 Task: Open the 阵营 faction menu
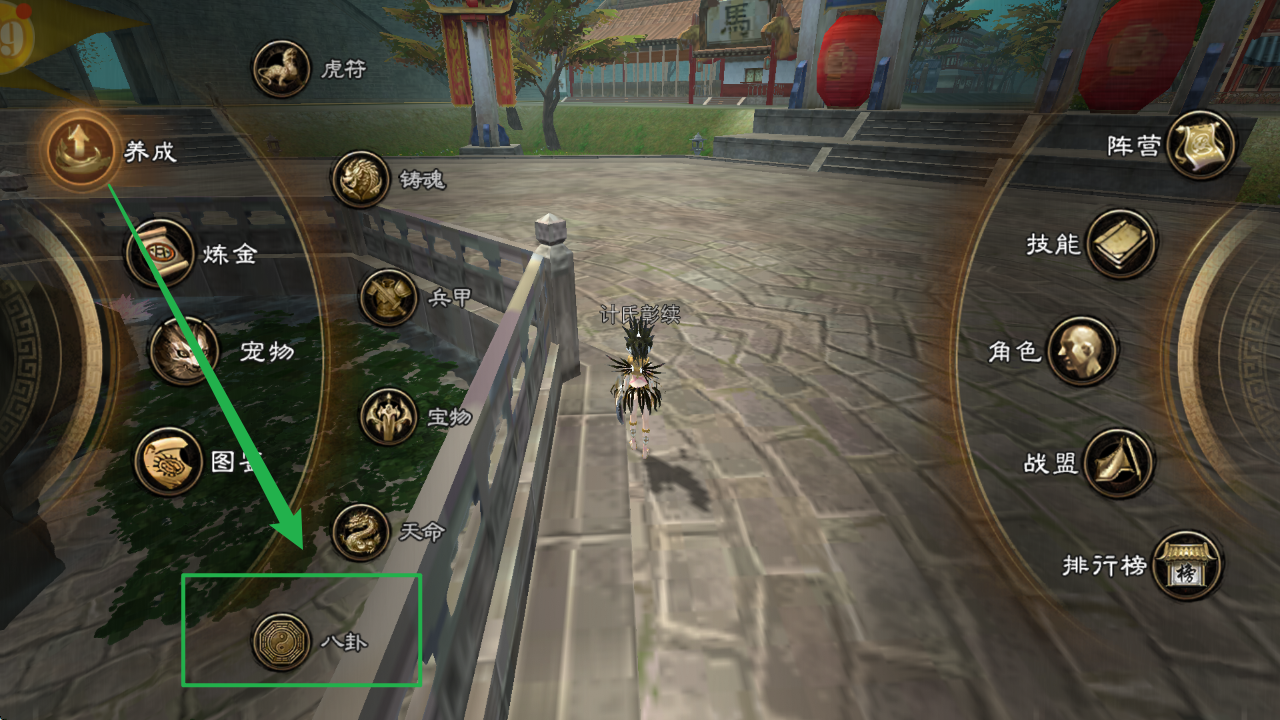[x=1201, y=146]
